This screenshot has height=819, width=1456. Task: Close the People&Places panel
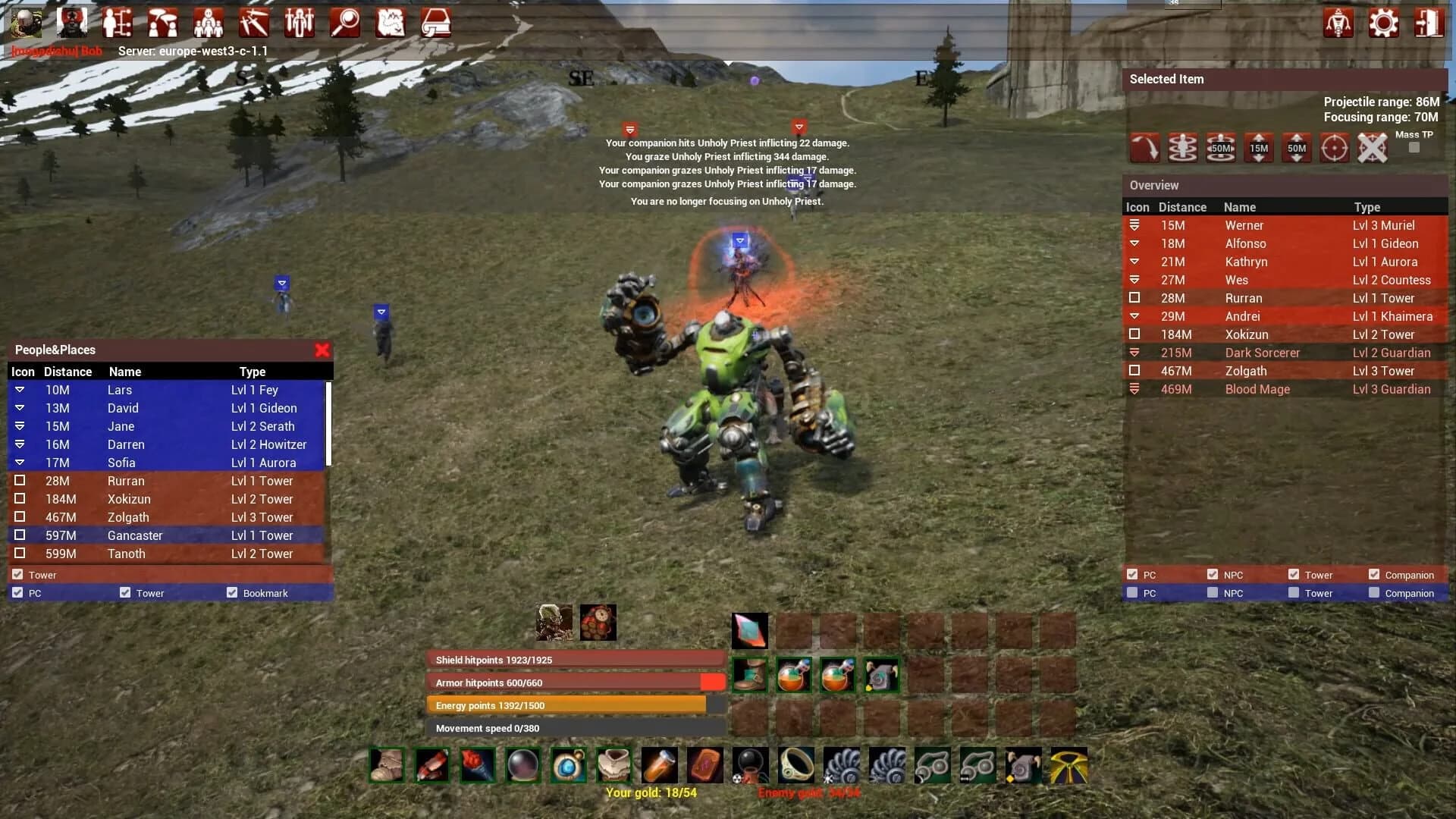click(x=322, y=350)
